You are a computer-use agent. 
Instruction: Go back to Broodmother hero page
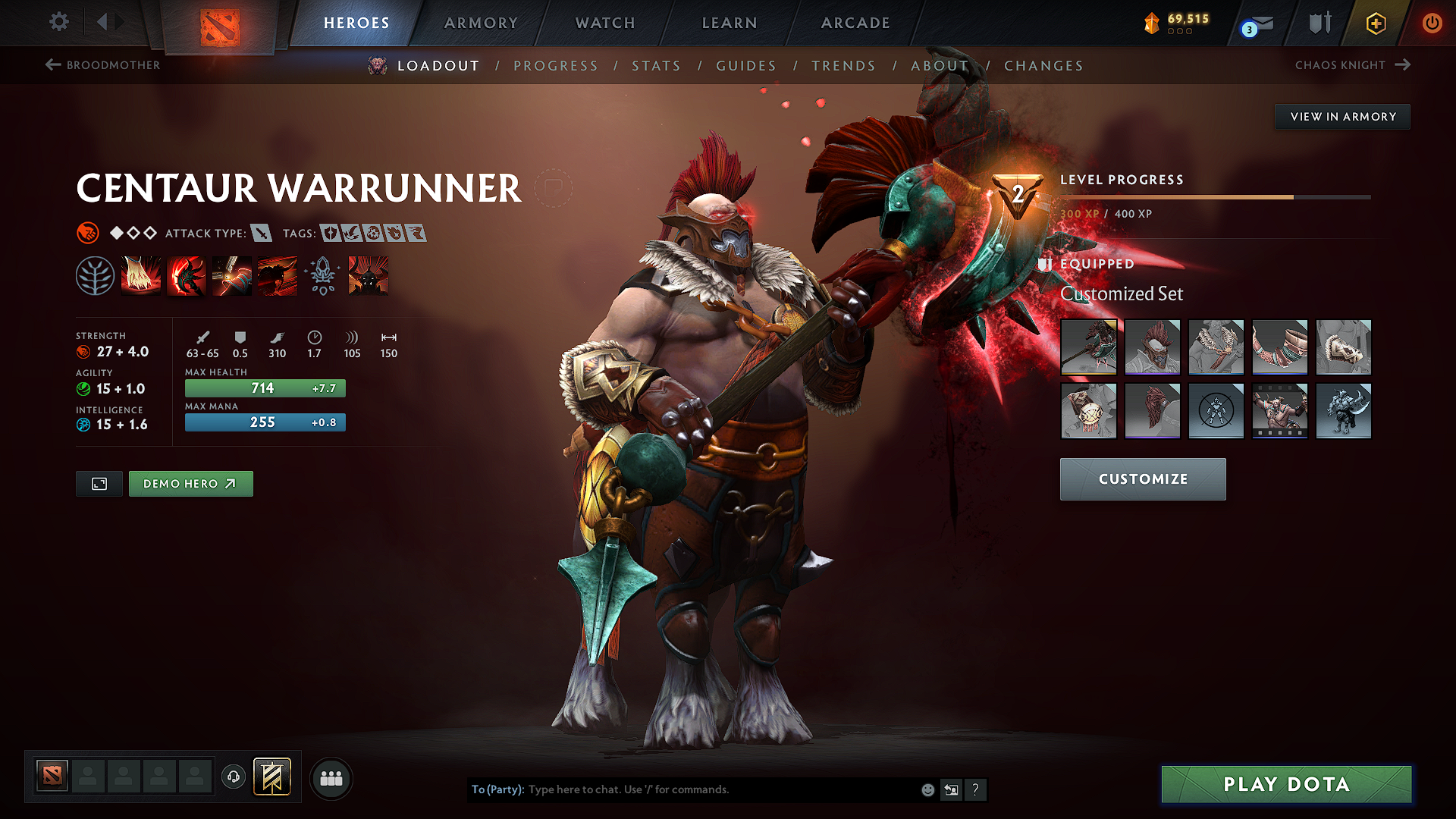[x=104, y=65]
